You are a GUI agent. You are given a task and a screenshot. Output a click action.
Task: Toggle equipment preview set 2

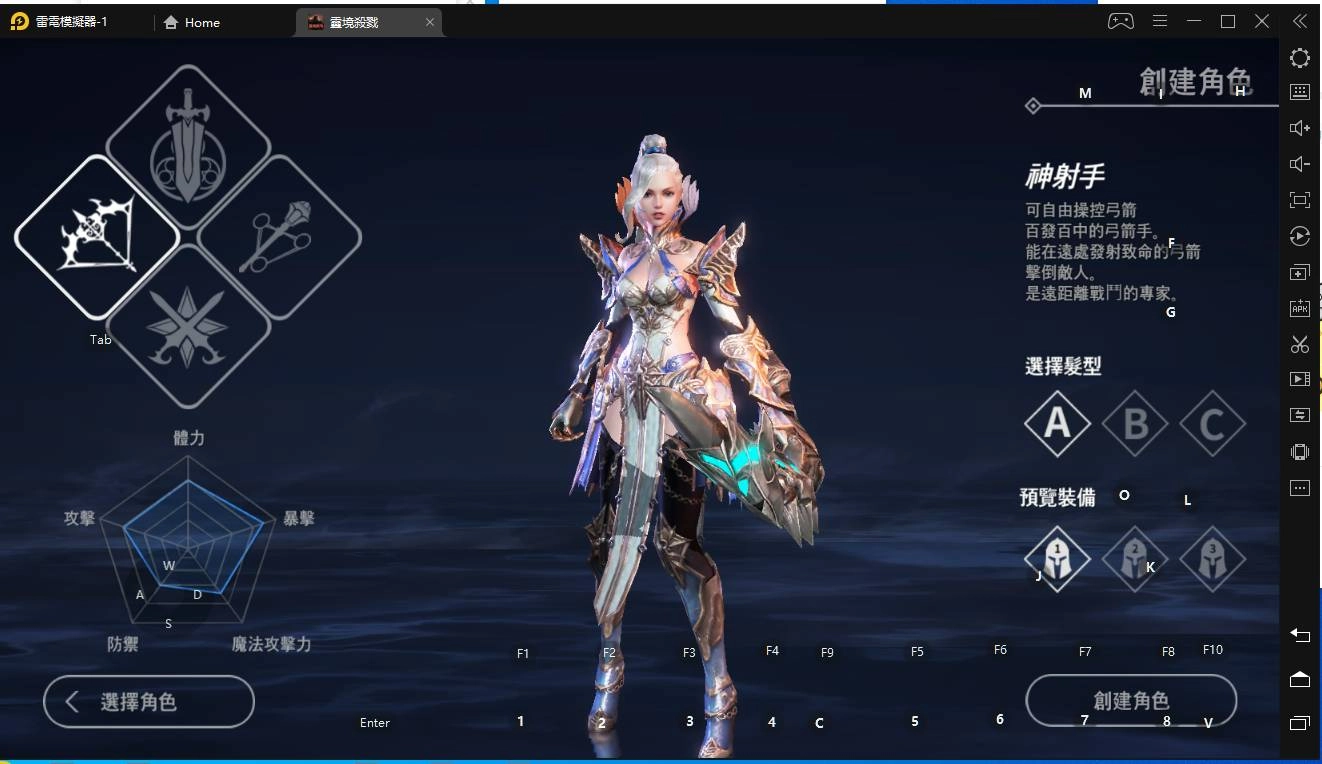[1135, 560]
